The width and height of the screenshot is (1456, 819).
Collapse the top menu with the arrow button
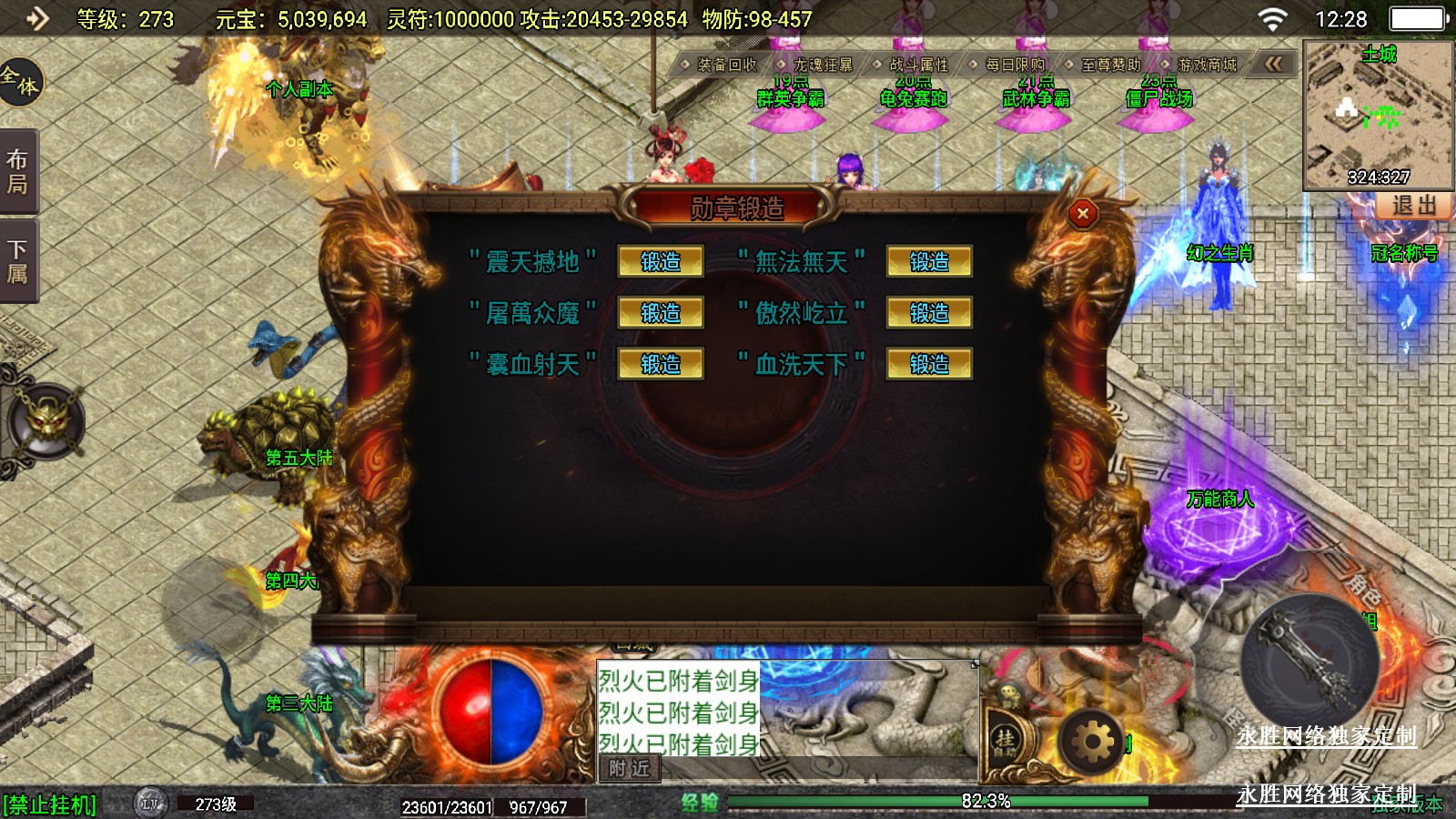pos(1274,64)
